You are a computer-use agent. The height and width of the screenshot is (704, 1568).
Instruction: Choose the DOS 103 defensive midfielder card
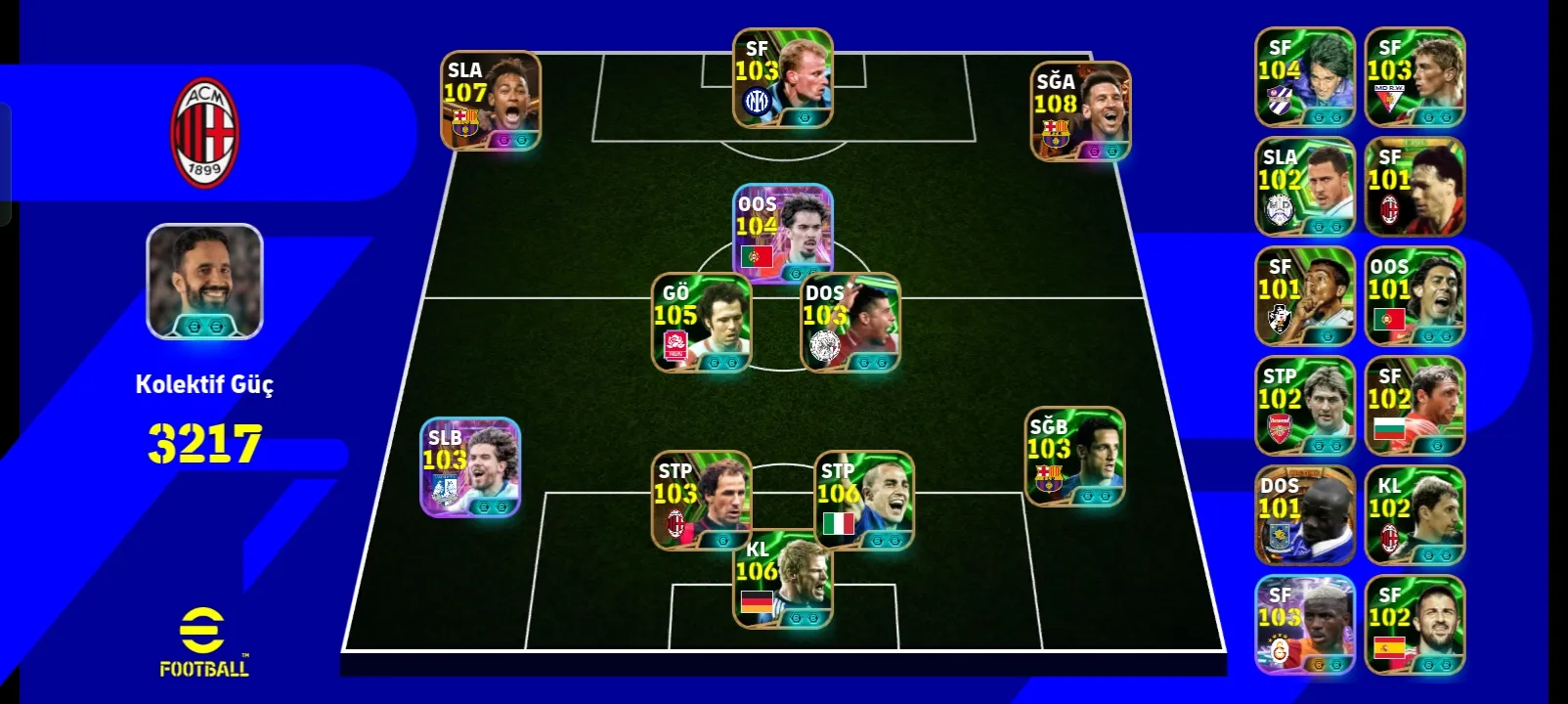(x=849, y=322)
